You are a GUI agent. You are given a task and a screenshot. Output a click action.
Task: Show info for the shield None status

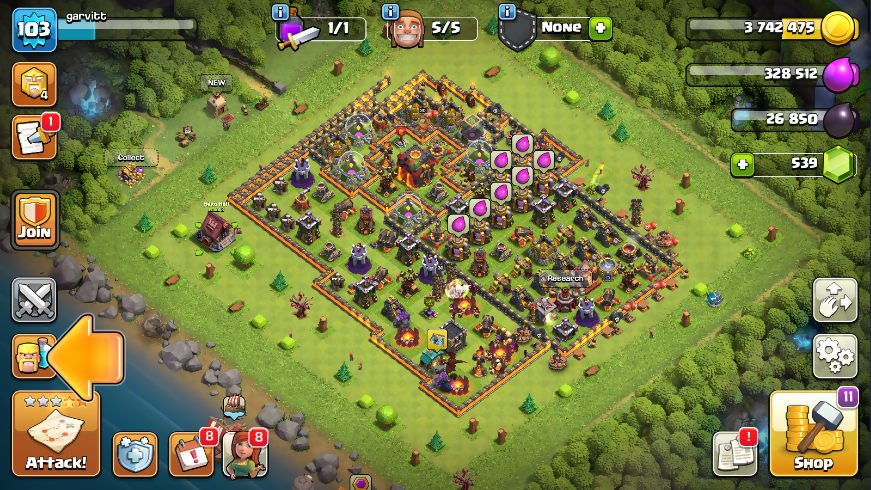click(x=508, y=12)
